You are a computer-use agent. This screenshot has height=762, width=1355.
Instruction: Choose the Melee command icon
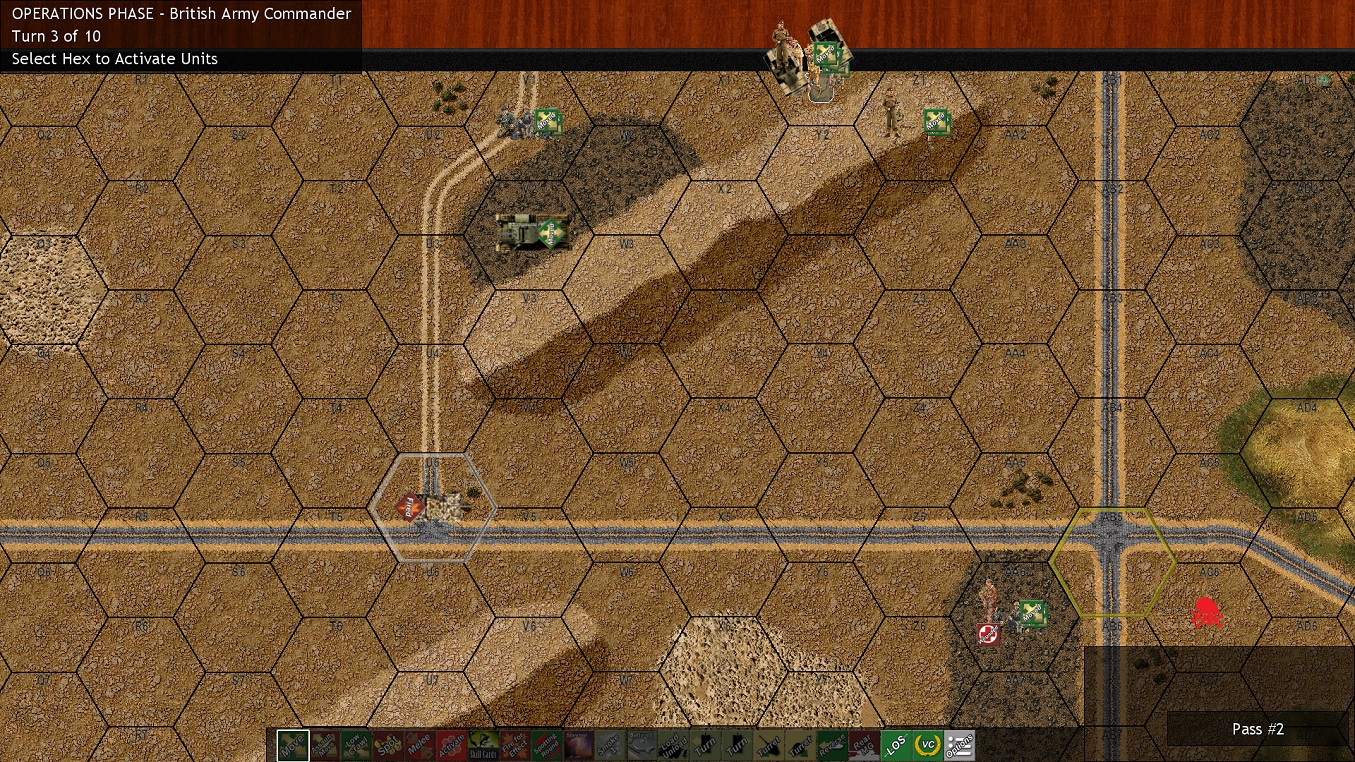tap(420, 746)
